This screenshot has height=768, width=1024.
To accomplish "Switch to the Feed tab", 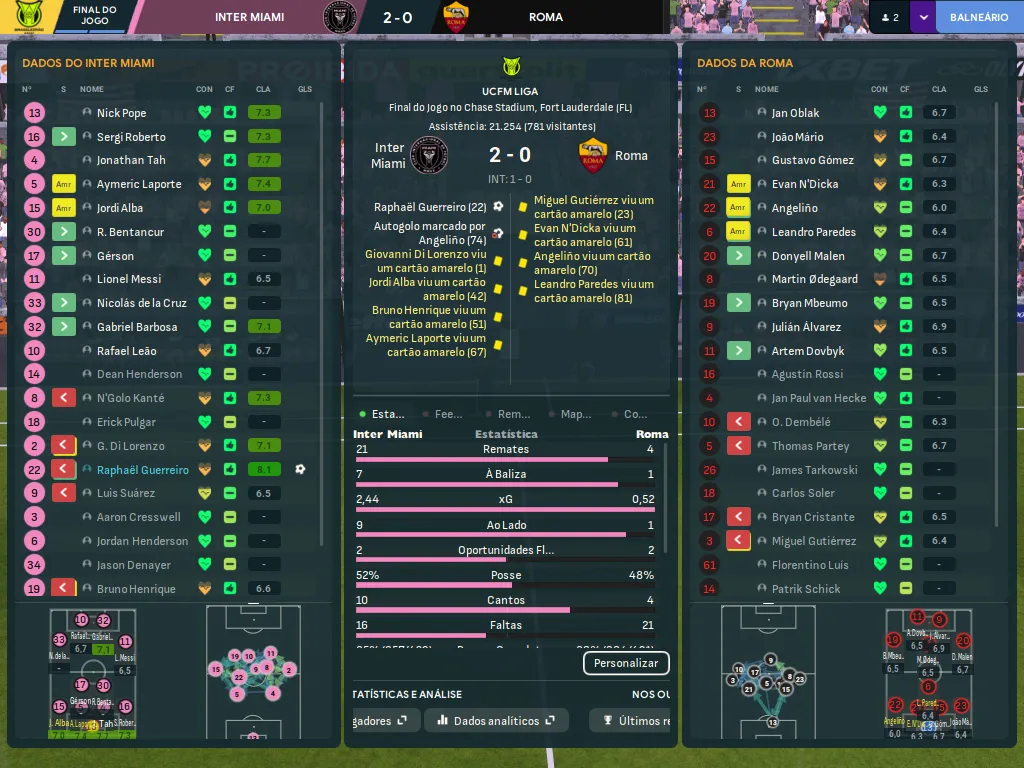I will (x=443, y=414).
